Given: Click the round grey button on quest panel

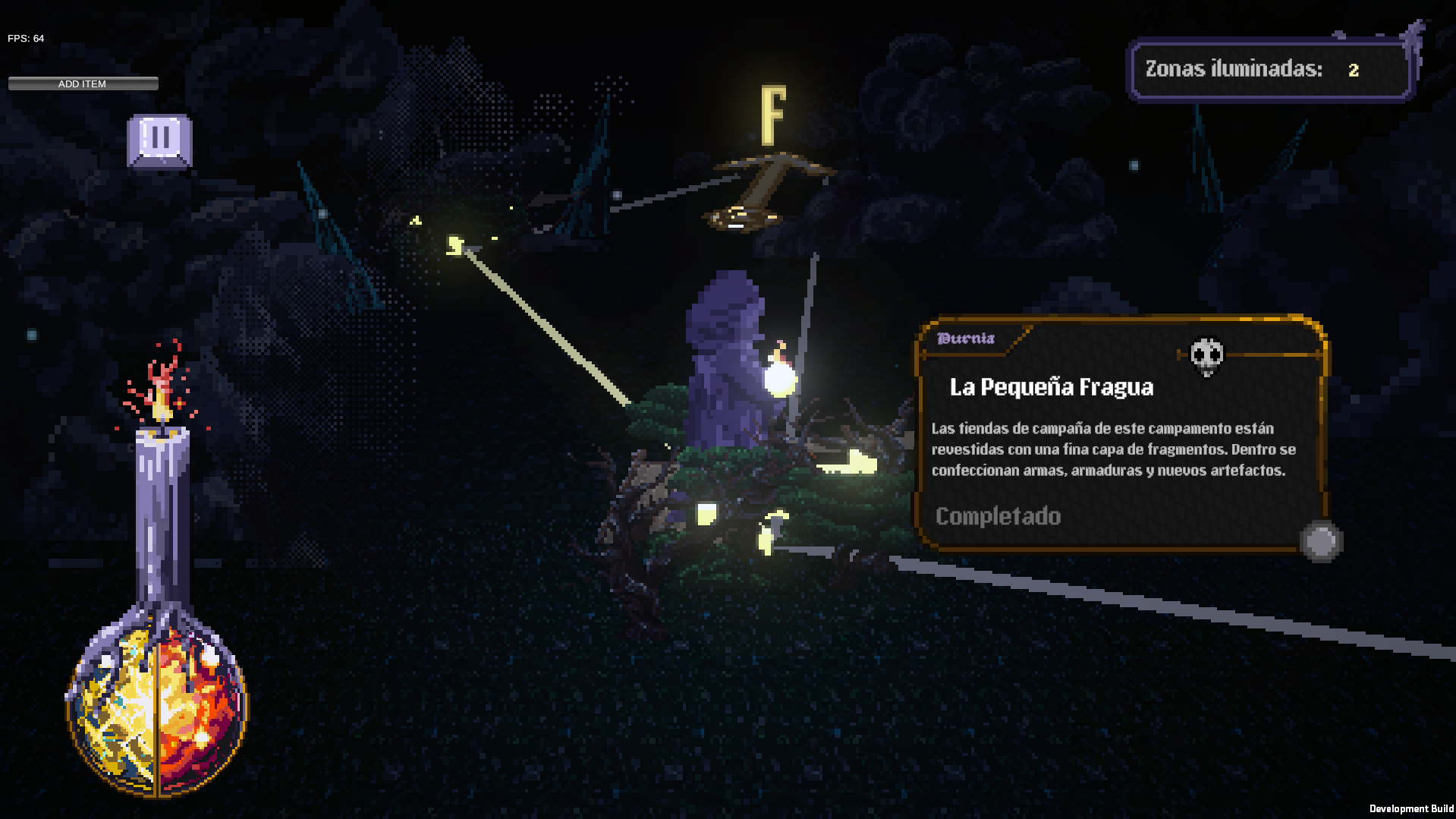Looking at the screenshot, I should 1320,542.
